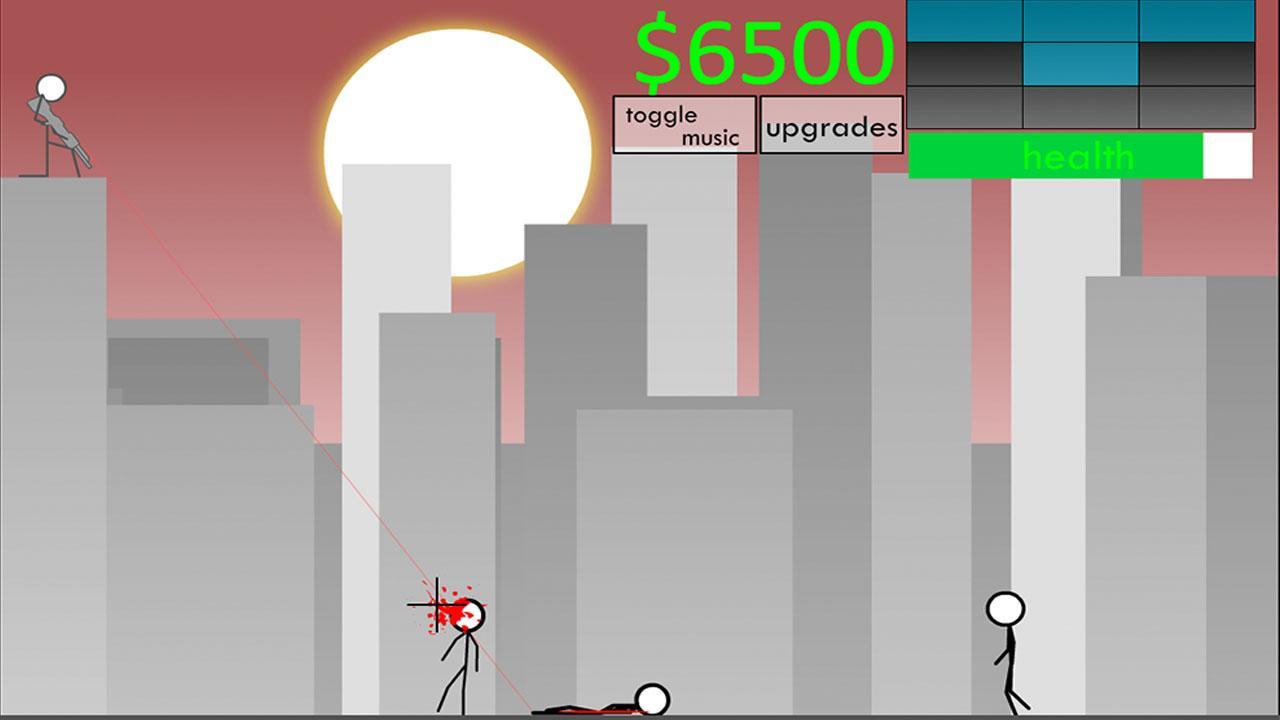Click the top-middle teal upgrade slot
The width and height of the screenshot is (1280, 720).
pos(1080,22)
